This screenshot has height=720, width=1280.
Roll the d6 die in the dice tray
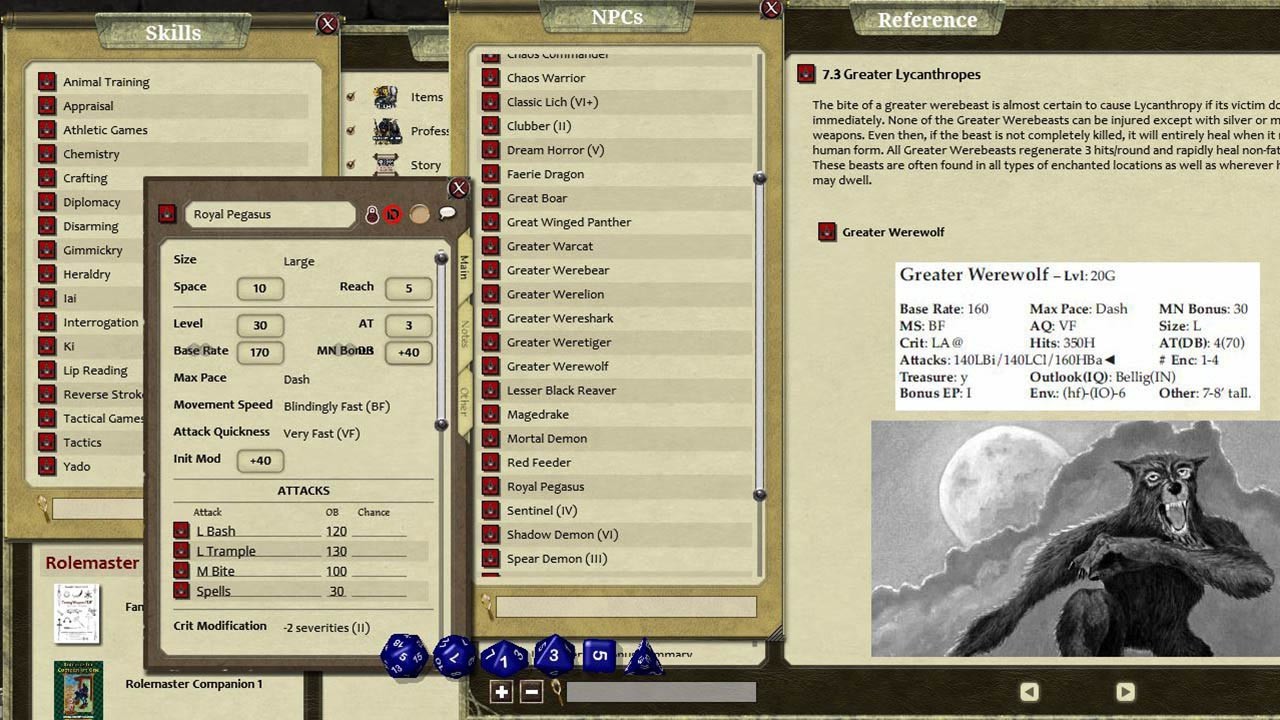(597, 656)
